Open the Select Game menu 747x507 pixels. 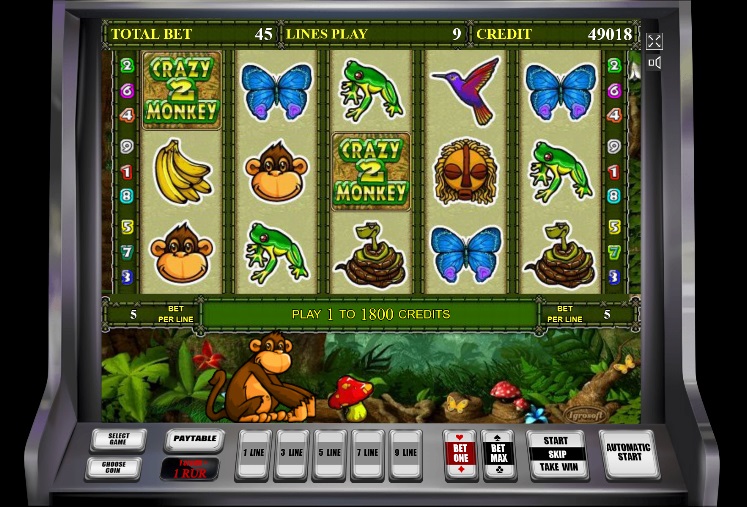pos(118,440)
